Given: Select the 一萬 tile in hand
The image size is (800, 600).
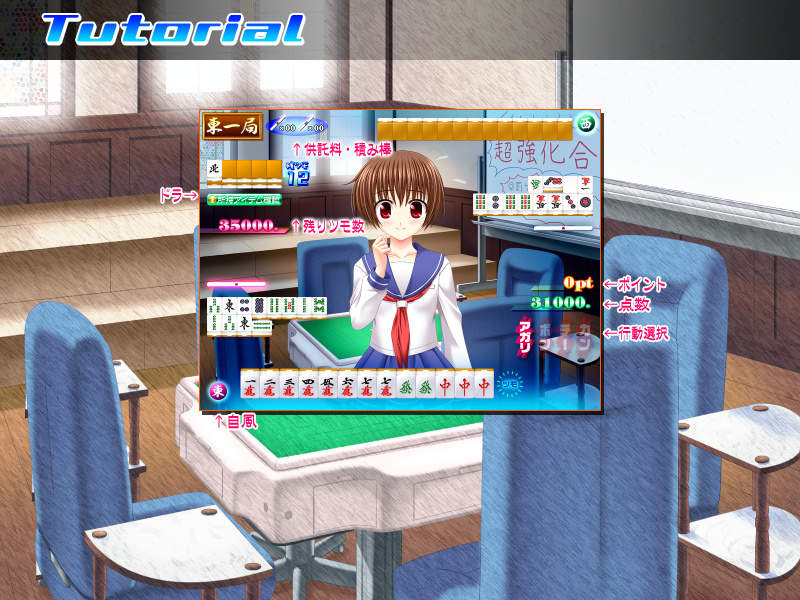Looking at the screenshot, I should point(251,385).
